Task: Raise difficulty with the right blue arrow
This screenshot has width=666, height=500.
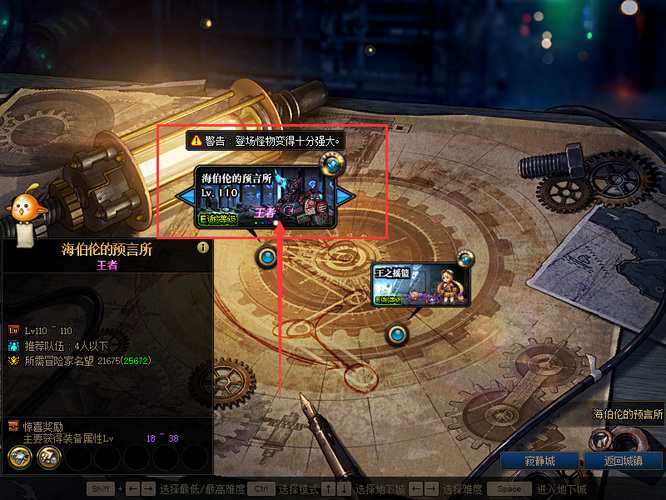Action: point(346,196)
